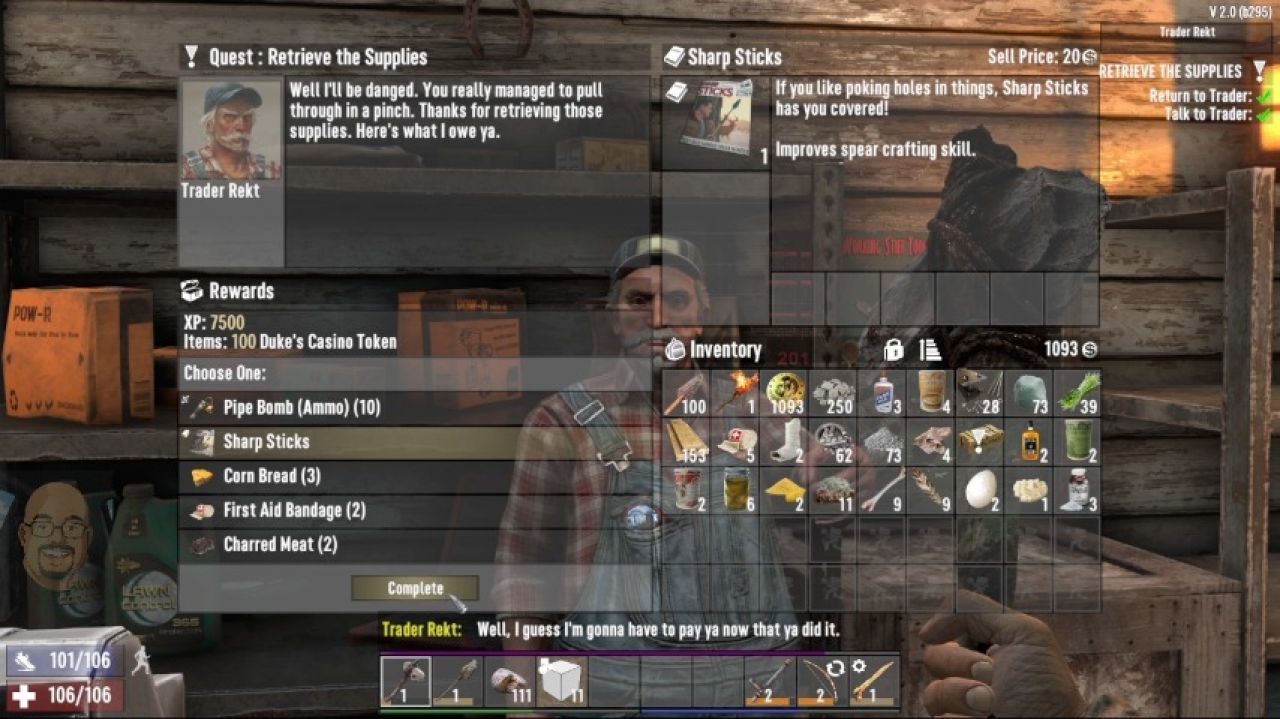The width and height of the screenshot is (1280, 719).
Task: Select the stone axe hotbar slot
Action: [x=406, y=682]
